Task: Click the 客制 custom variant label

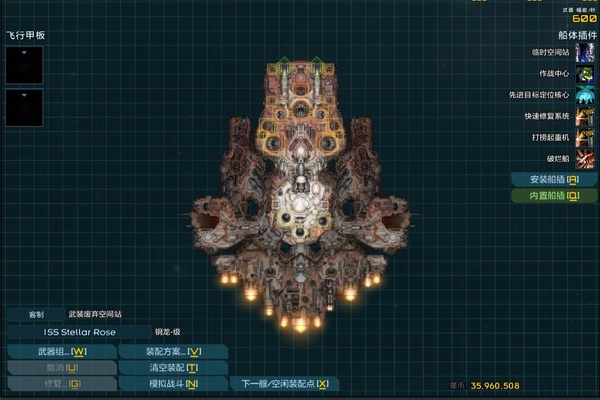Action: coord(35,314)
